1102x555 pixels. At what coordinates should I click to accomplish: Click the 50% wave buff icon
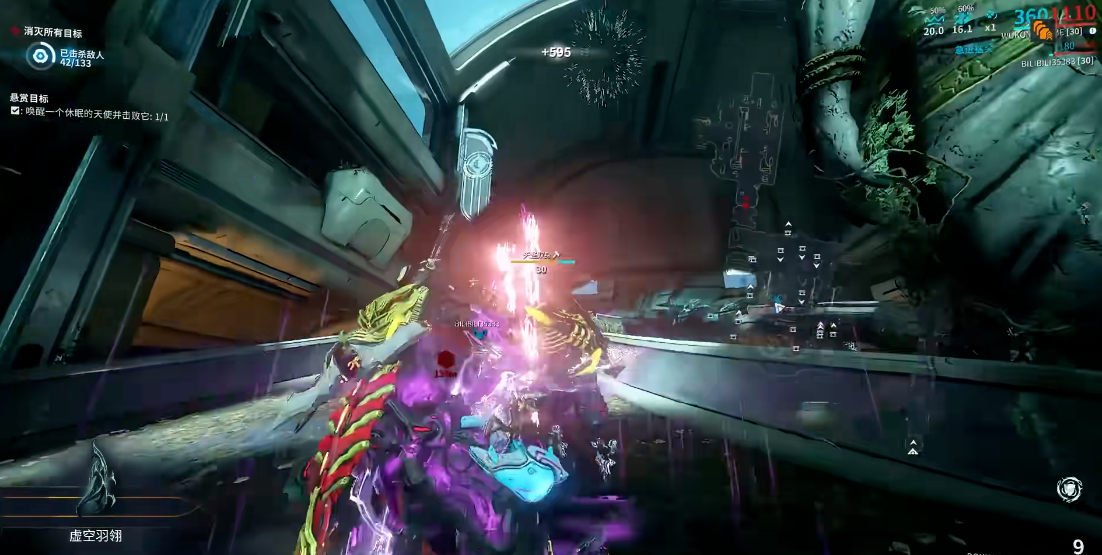[x=935, y=17]
